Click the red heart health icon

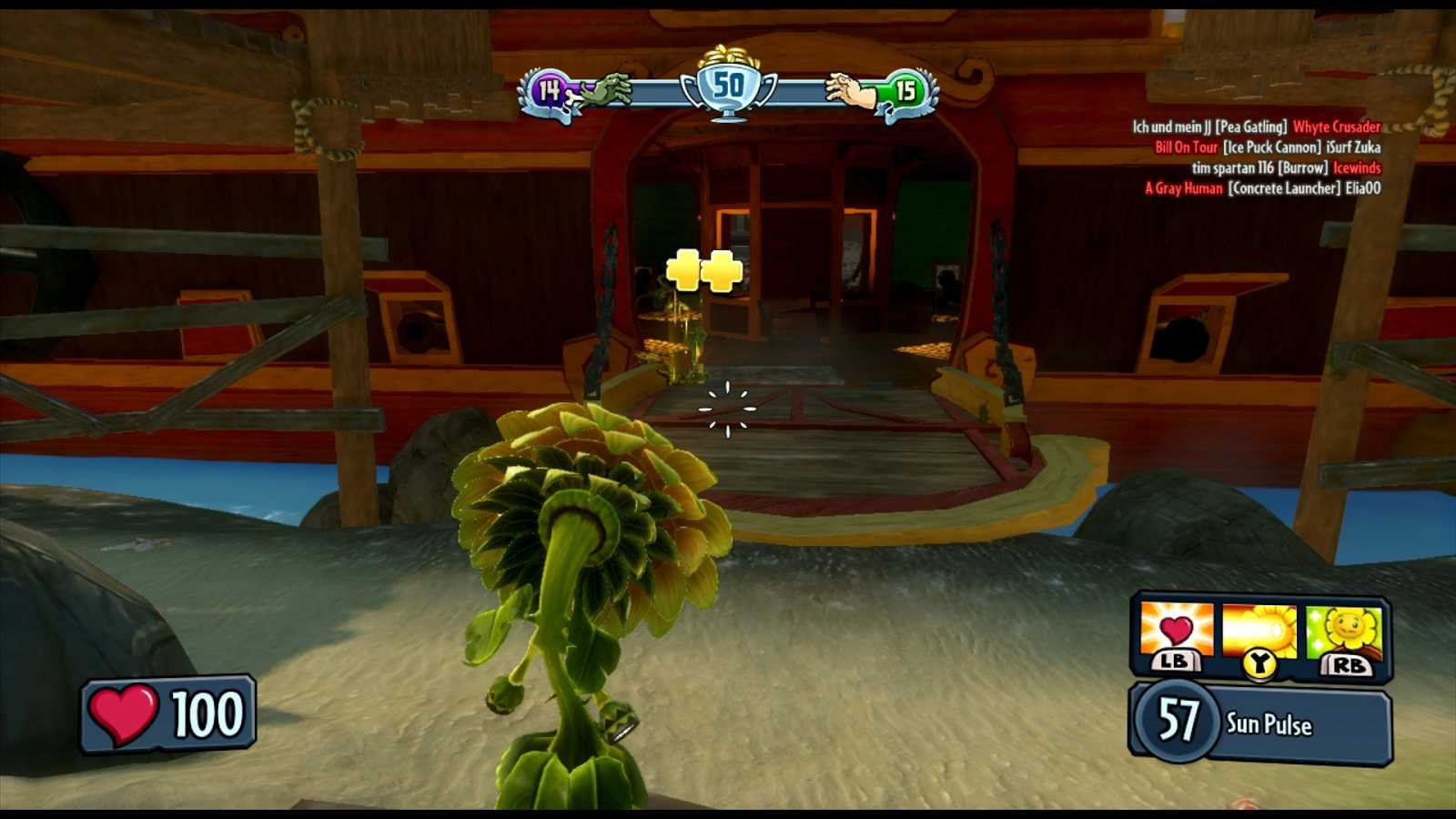click(x=125, y=714)
